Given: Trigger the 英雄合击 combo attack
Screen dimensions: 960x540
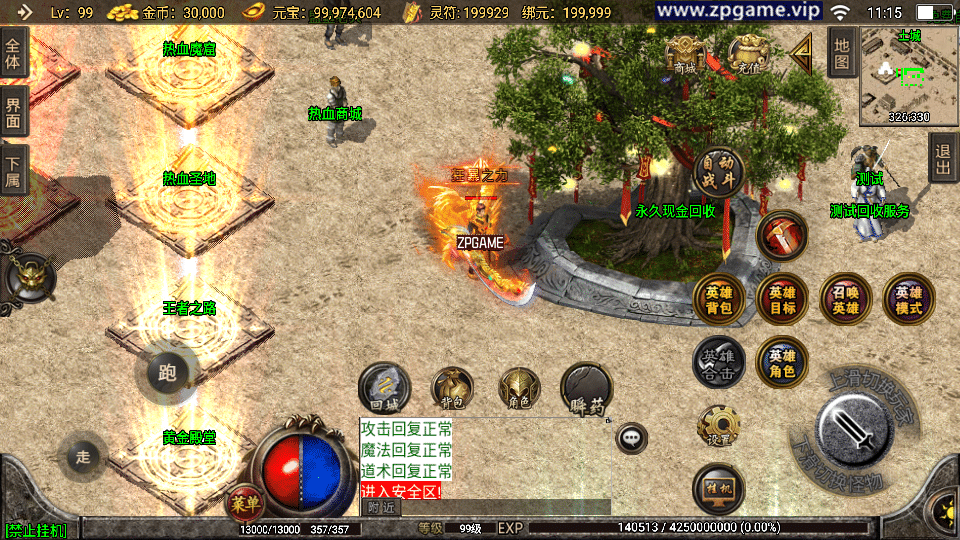Looking at the screenshot, I should click(x=719, y=361).
